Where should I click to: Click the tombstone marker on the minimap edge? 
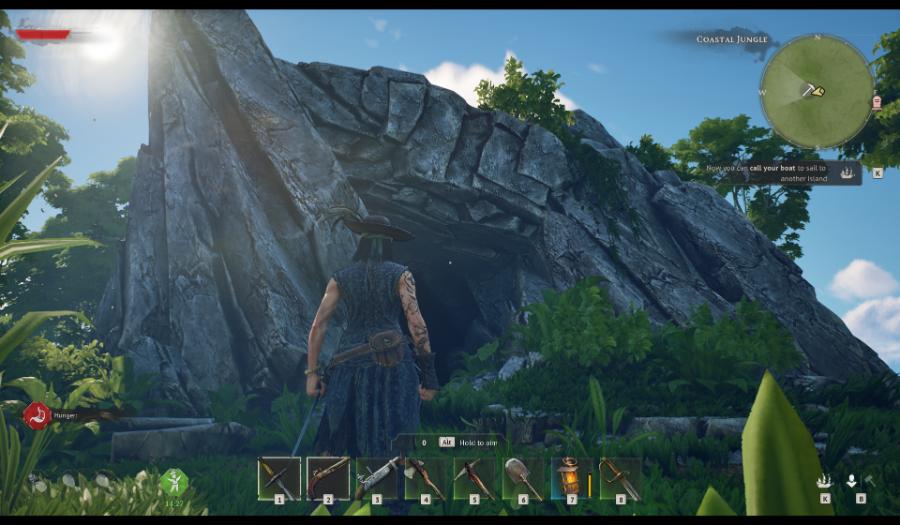coord(877,102)
